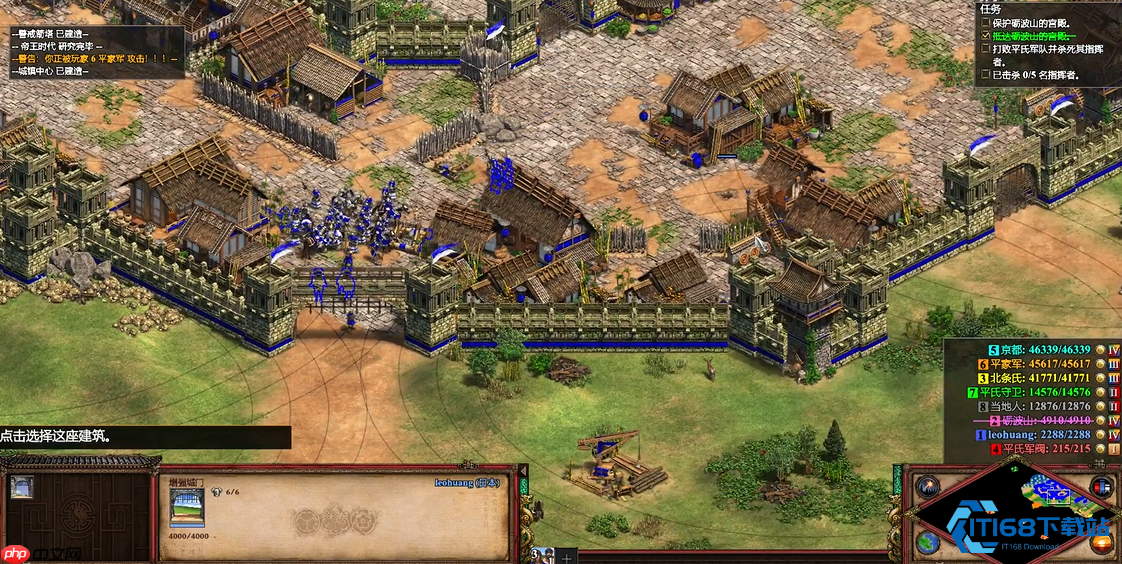
Task: Toggle the minimap colored-bars button
Action: (1103, 487)
